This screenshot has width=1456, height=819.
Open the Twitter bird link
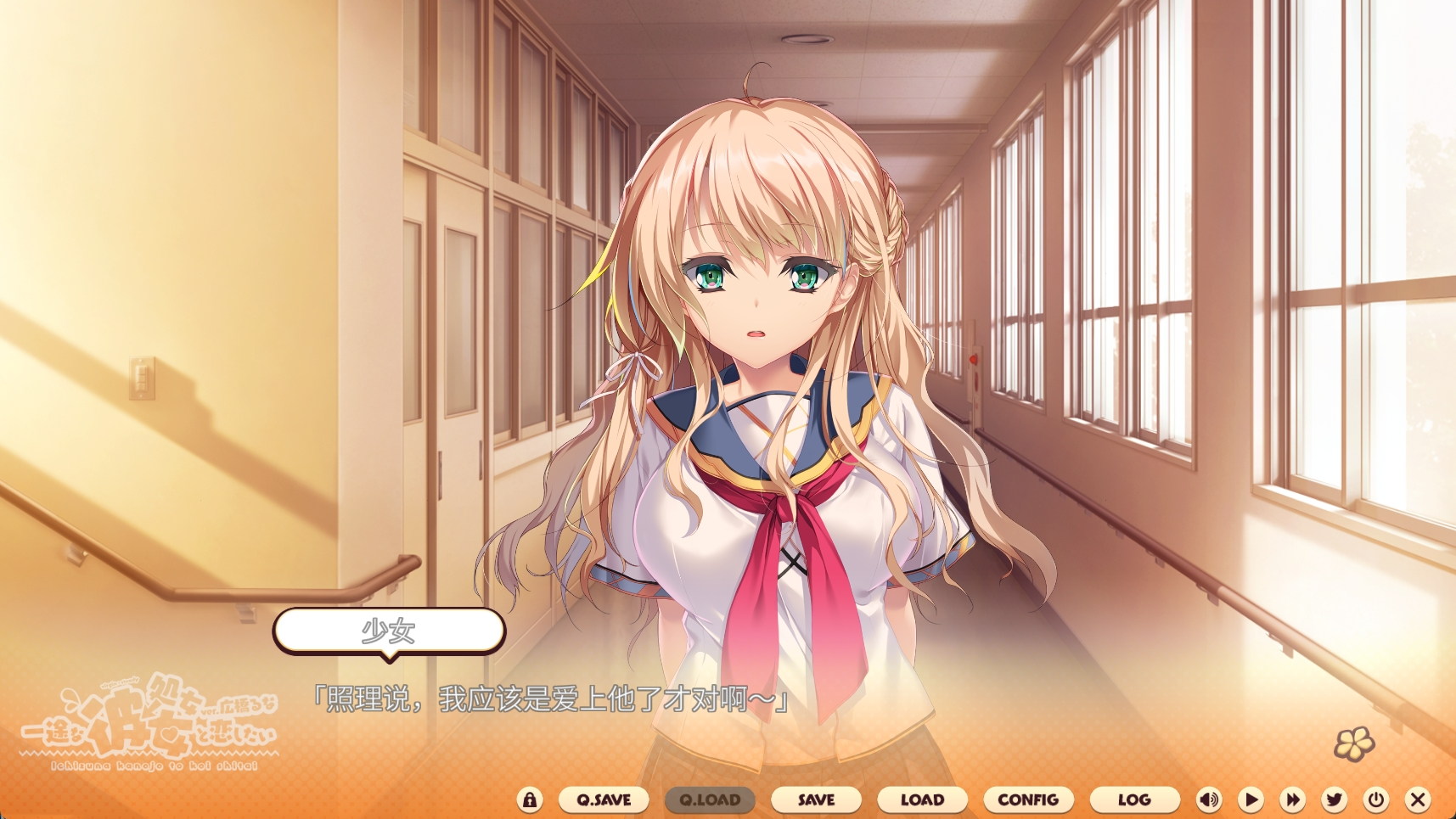coord(1335,799)
